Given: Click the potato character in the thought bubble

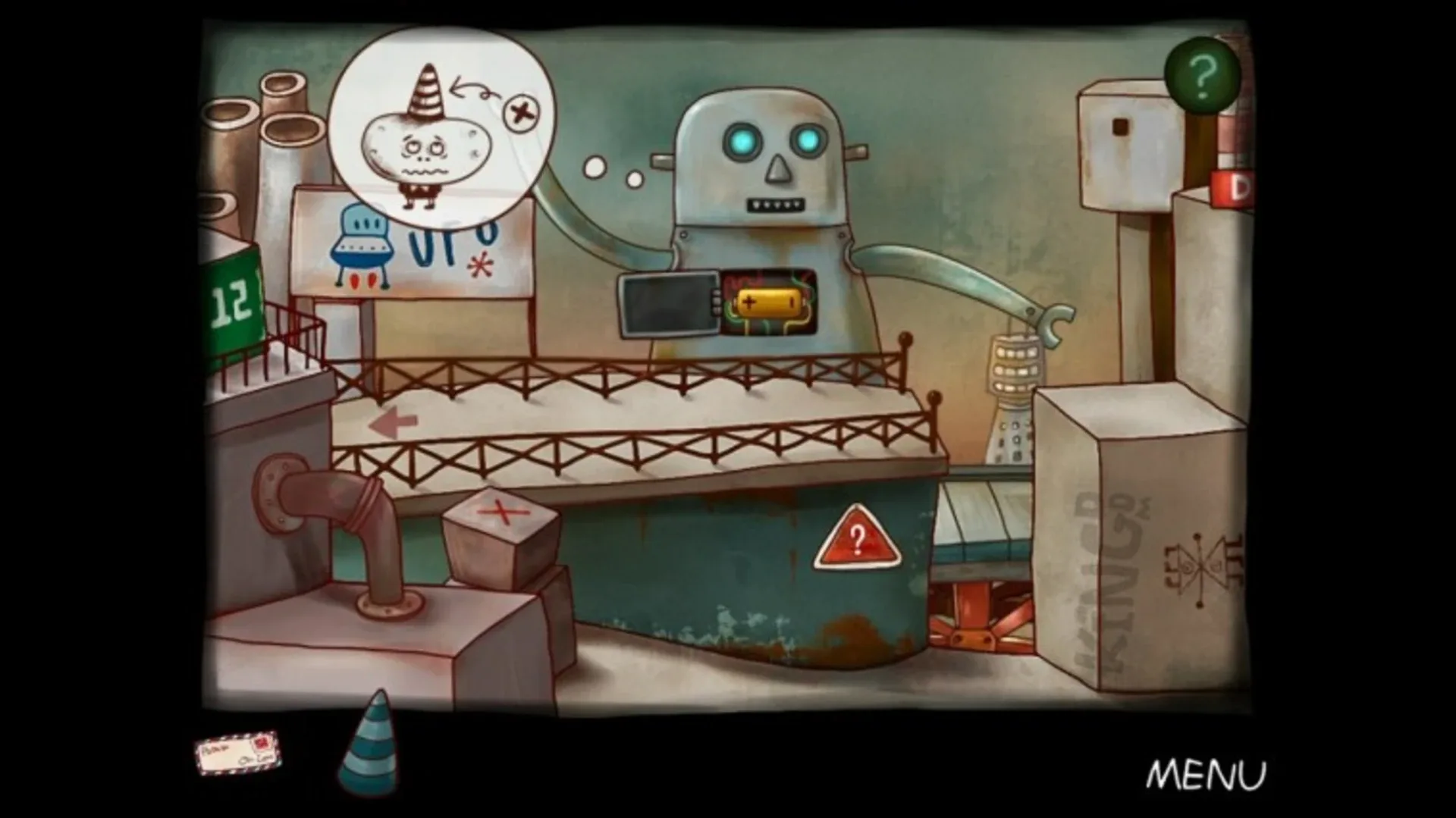Looking at the screenshot, I should tap(425, 148).
